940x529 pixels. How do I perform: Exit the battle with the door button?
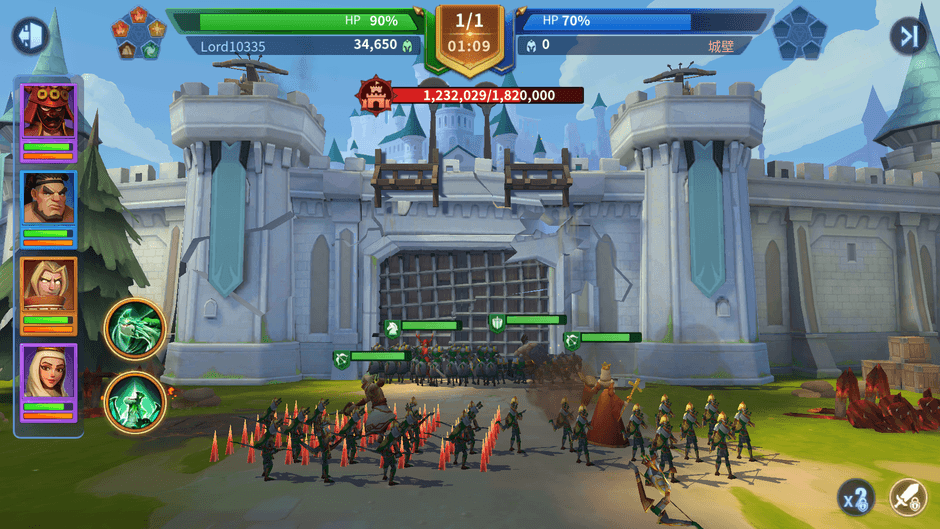[x=30, y=36]
